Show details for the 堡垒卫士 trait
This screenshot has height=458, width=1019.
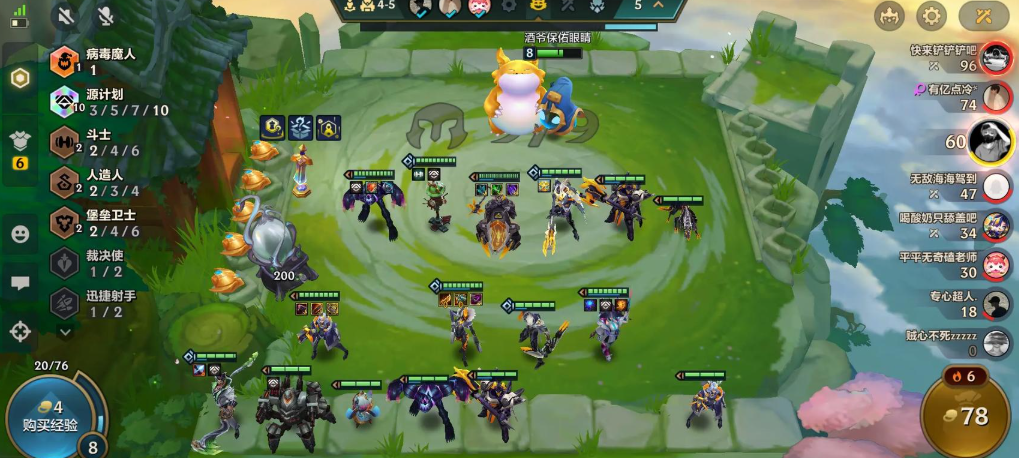(65, 222)
